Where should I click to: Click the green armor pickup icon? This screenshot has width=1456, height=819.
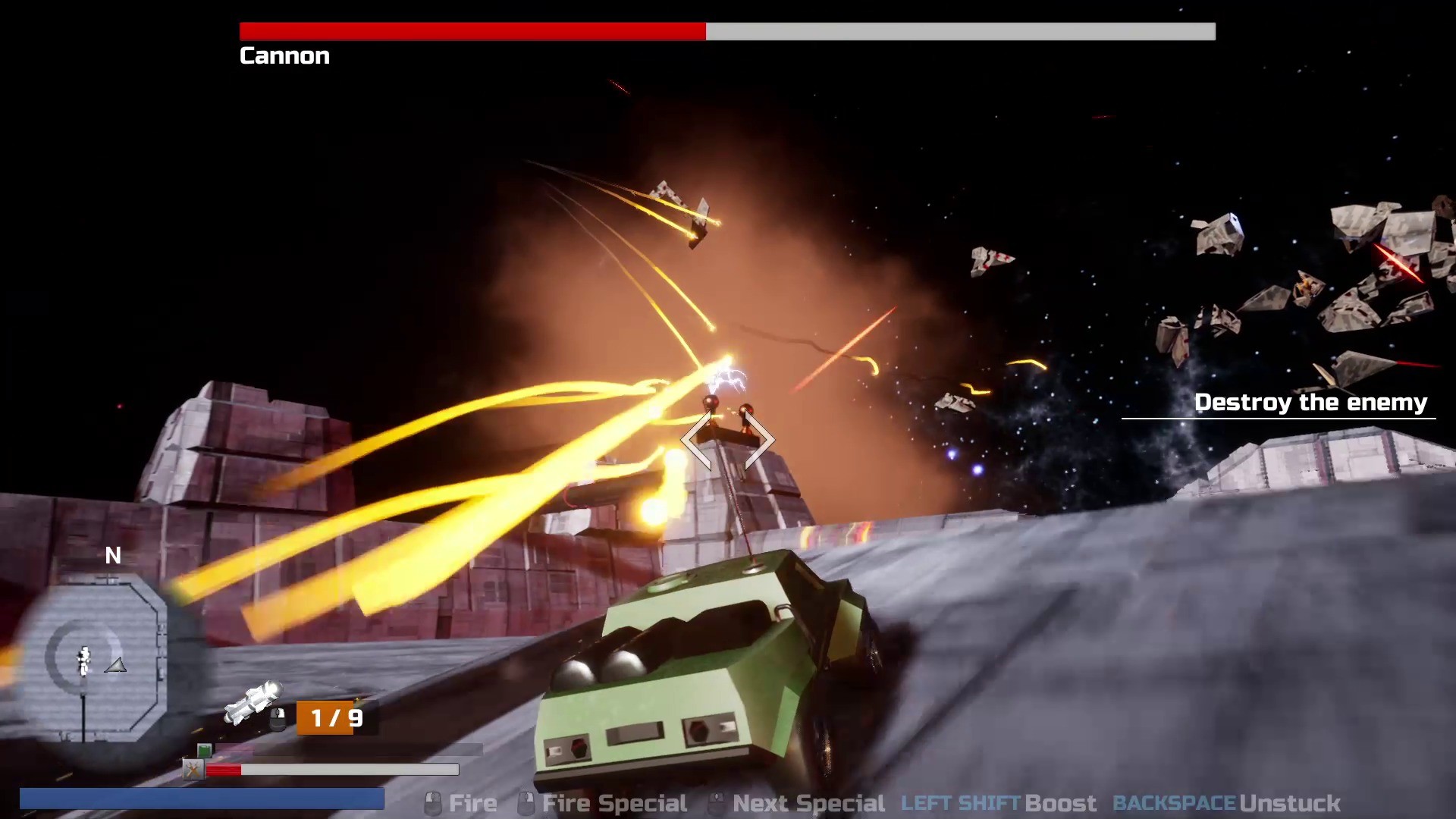point(203,750)
